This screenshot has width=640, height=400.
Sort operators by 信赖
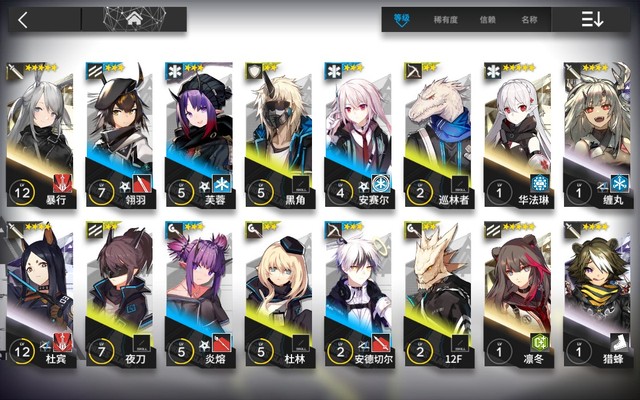[487, 19]
